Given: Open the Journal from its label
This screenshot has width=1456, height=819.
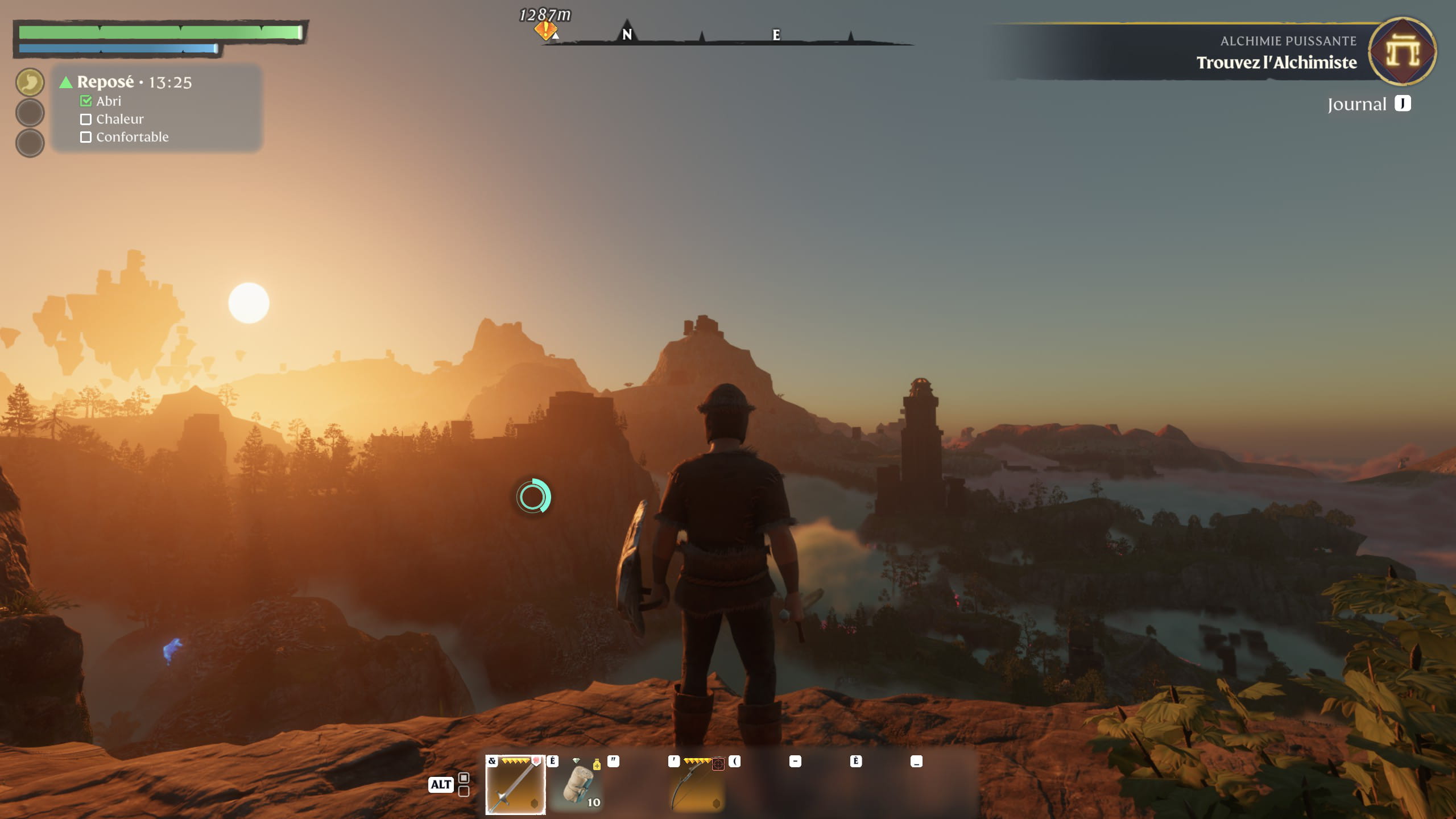Looking at the screenshot, I should (1356, 105).
